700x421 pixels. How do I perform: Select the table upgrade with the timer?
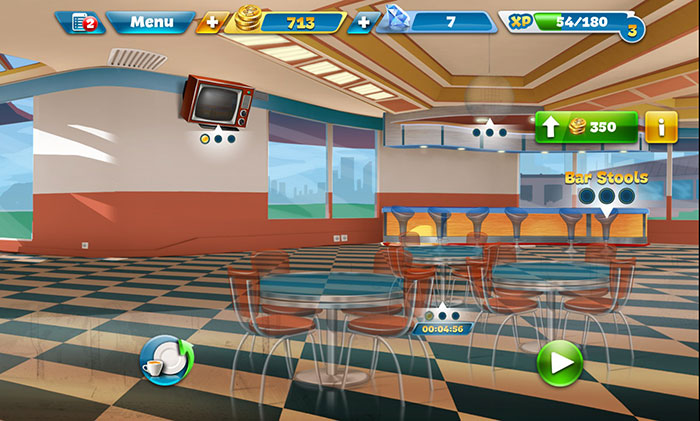(x=441, y=318)
